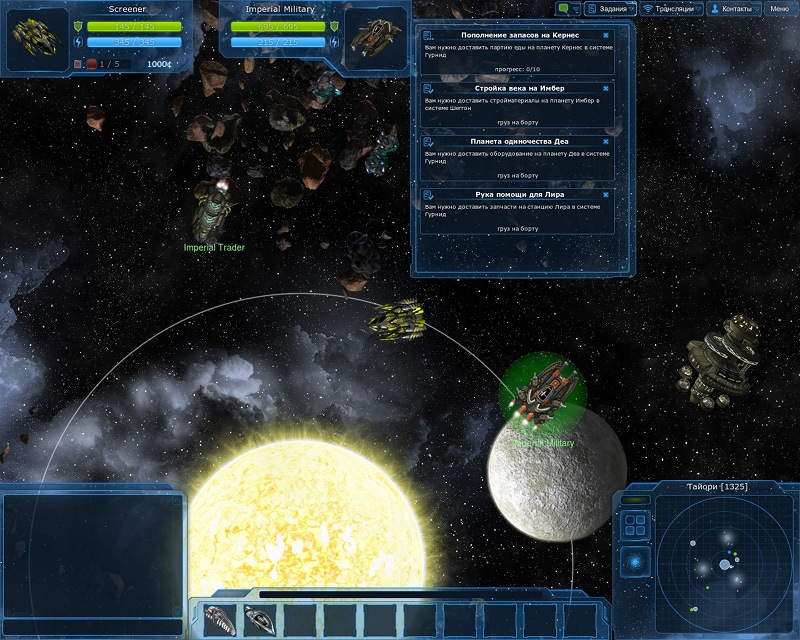
Task: Open the green chat bubble button
Action: pos(570,9)
